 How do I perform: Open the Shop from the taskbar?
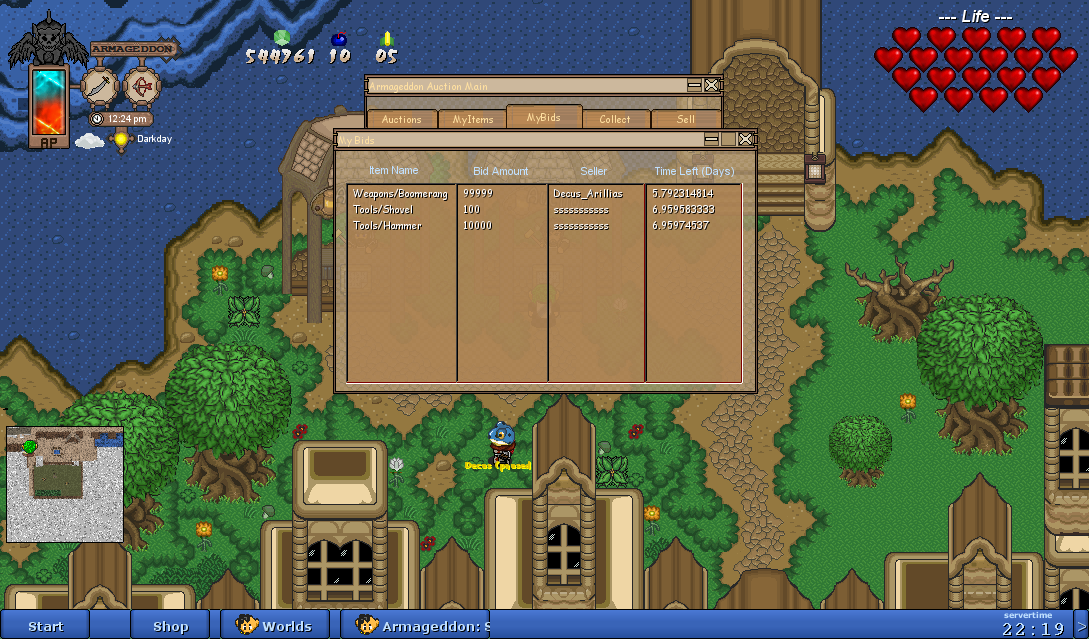click(170, 626)
